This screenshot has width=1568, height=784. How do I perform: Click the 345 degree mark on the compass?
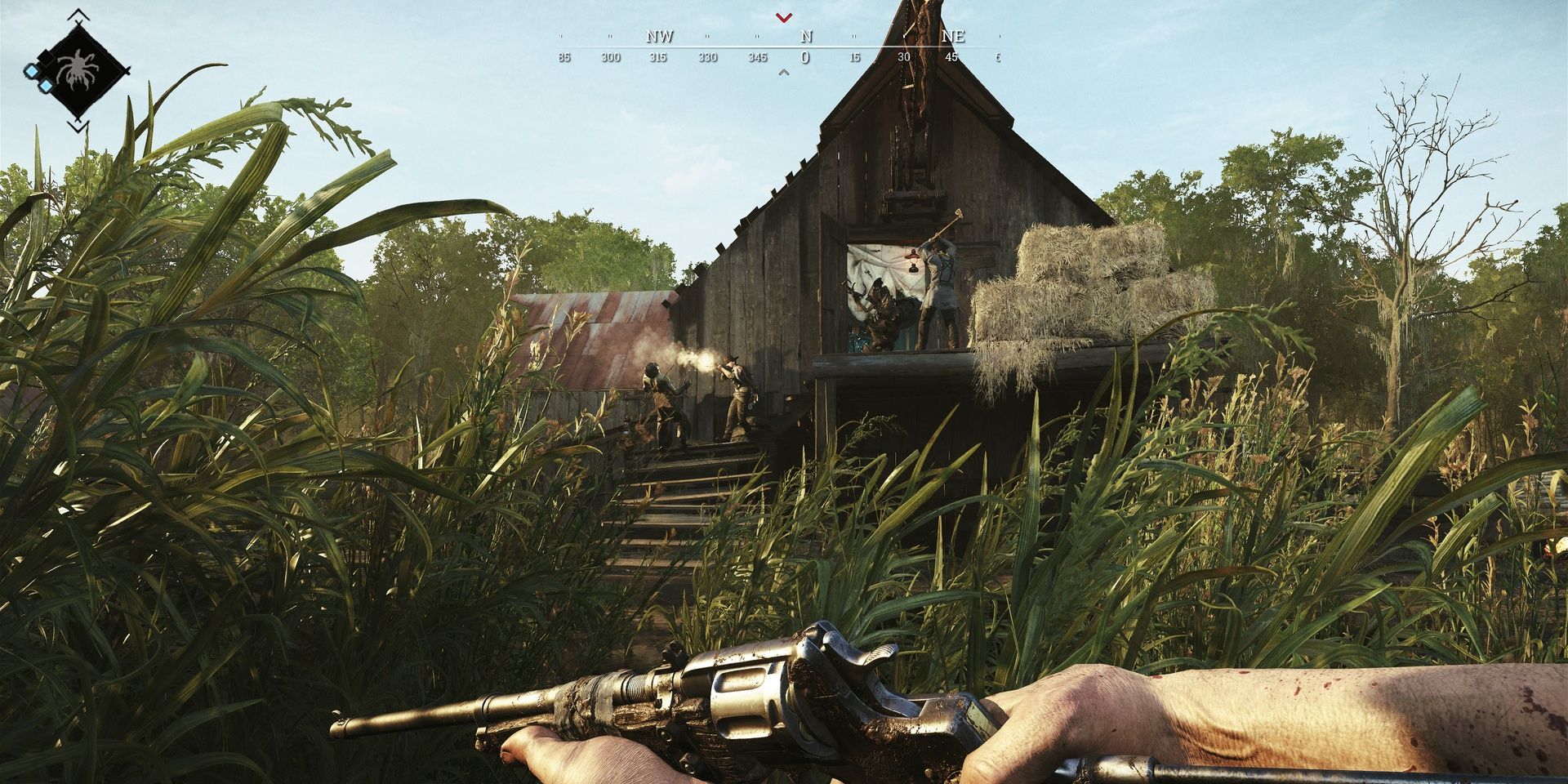pyautogui.click(x=758, y=56)
